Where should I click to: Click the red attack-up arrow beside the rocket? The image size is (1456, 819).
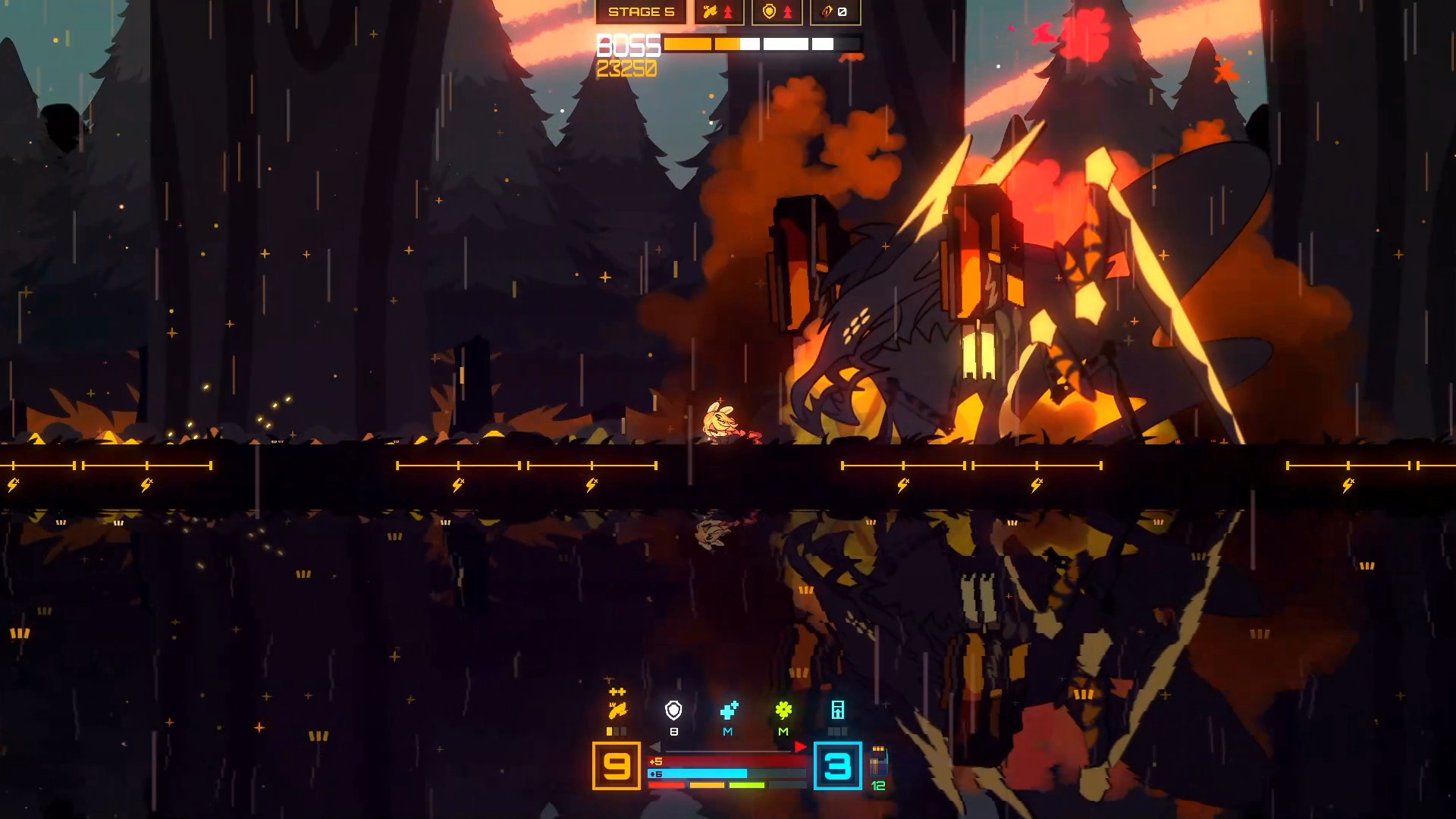(728, 11)
